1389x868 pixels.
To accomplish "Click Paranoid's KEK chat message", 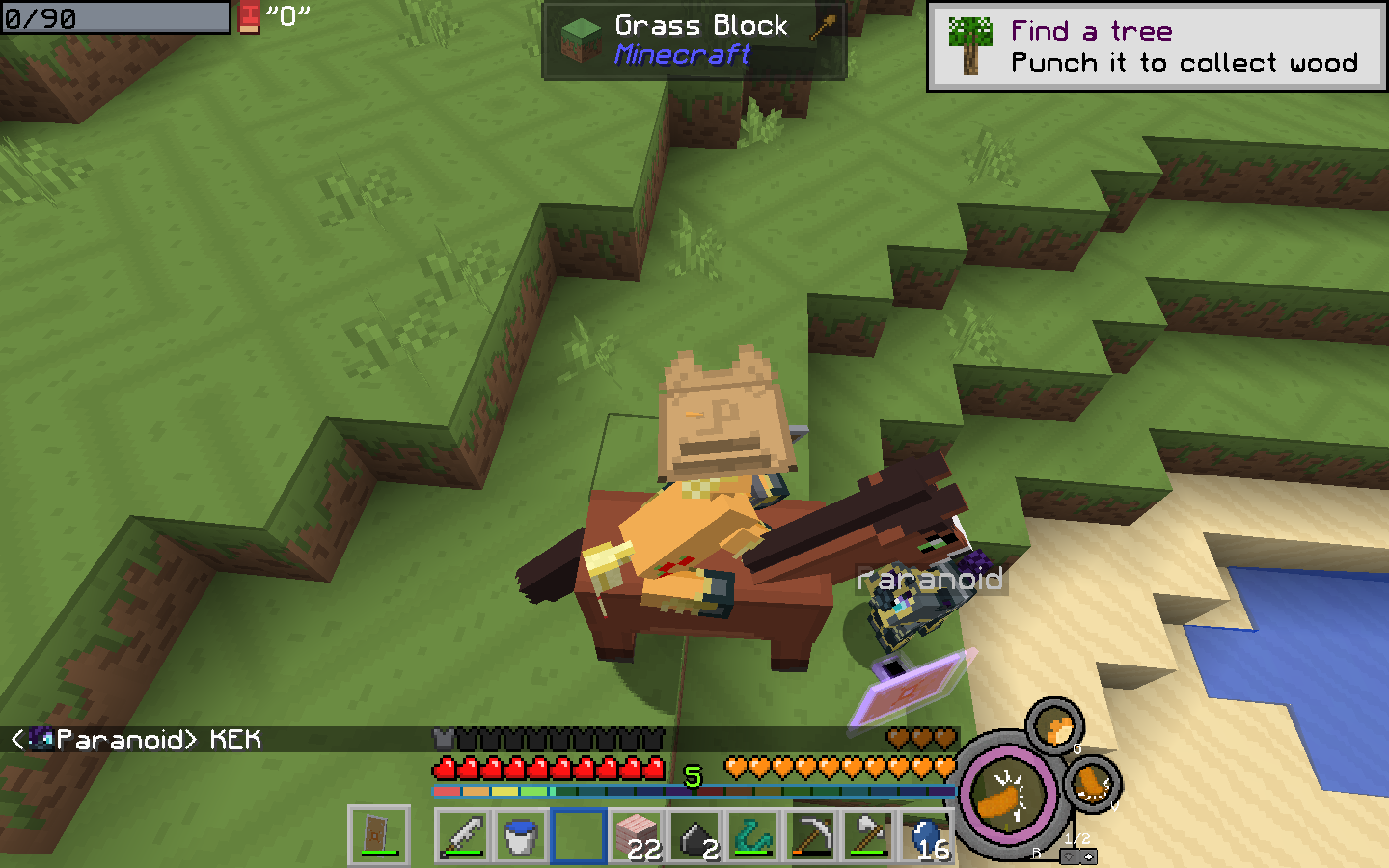I will [x=137, y=740].
